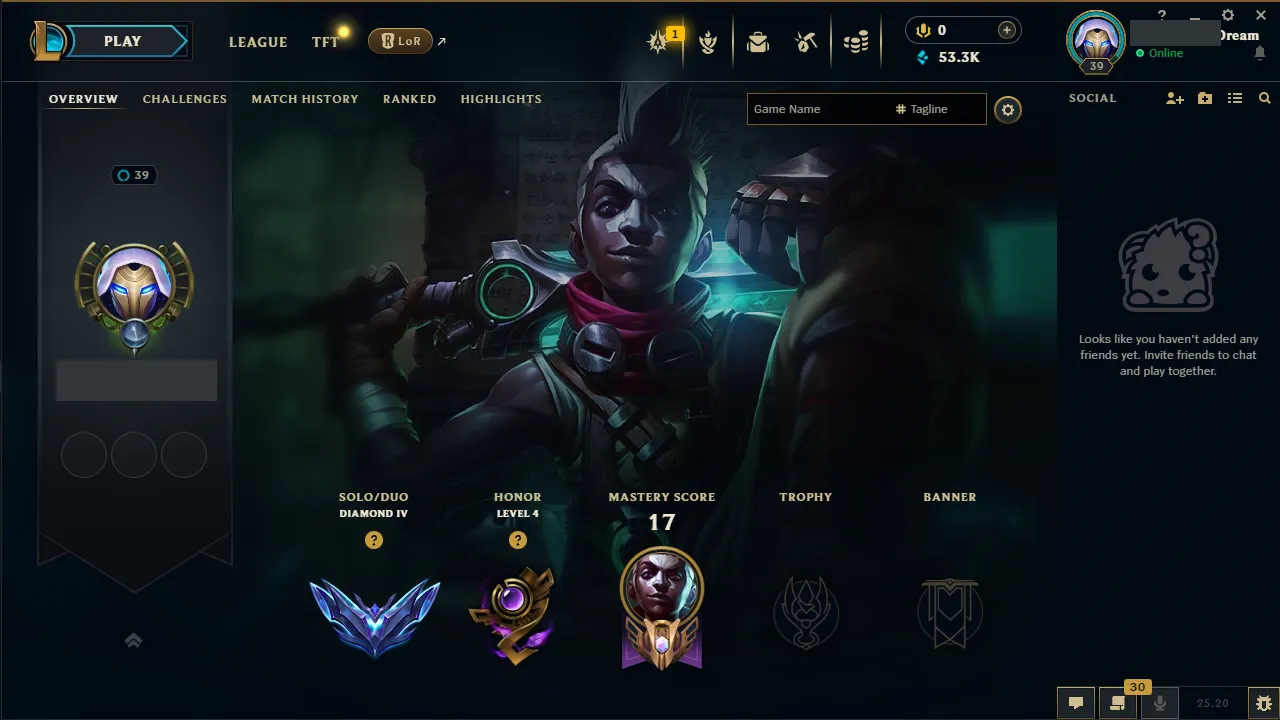Open the messages icon showing 30 notifications
The height and width of the screenshot is (720, 1280).
click(x=1116, y=703)
